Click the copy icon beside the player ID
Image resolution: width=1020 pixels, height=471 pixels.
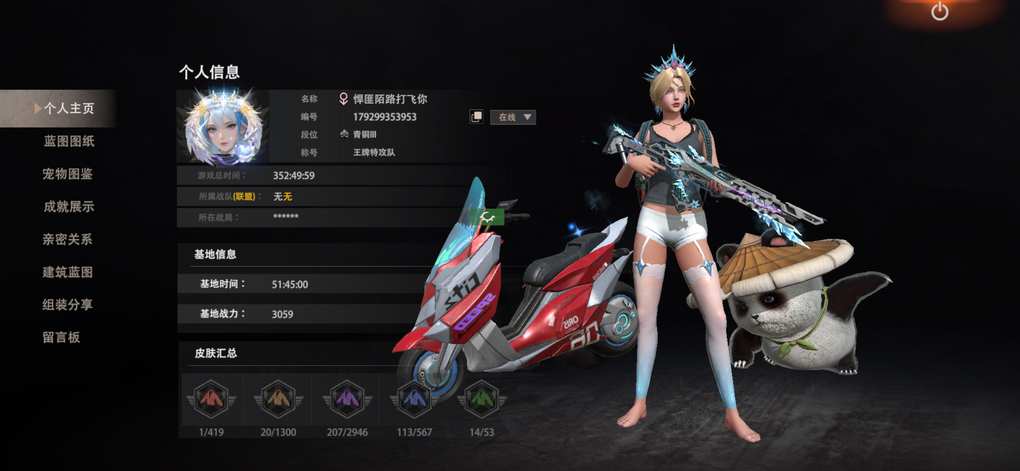click(476, 117)
